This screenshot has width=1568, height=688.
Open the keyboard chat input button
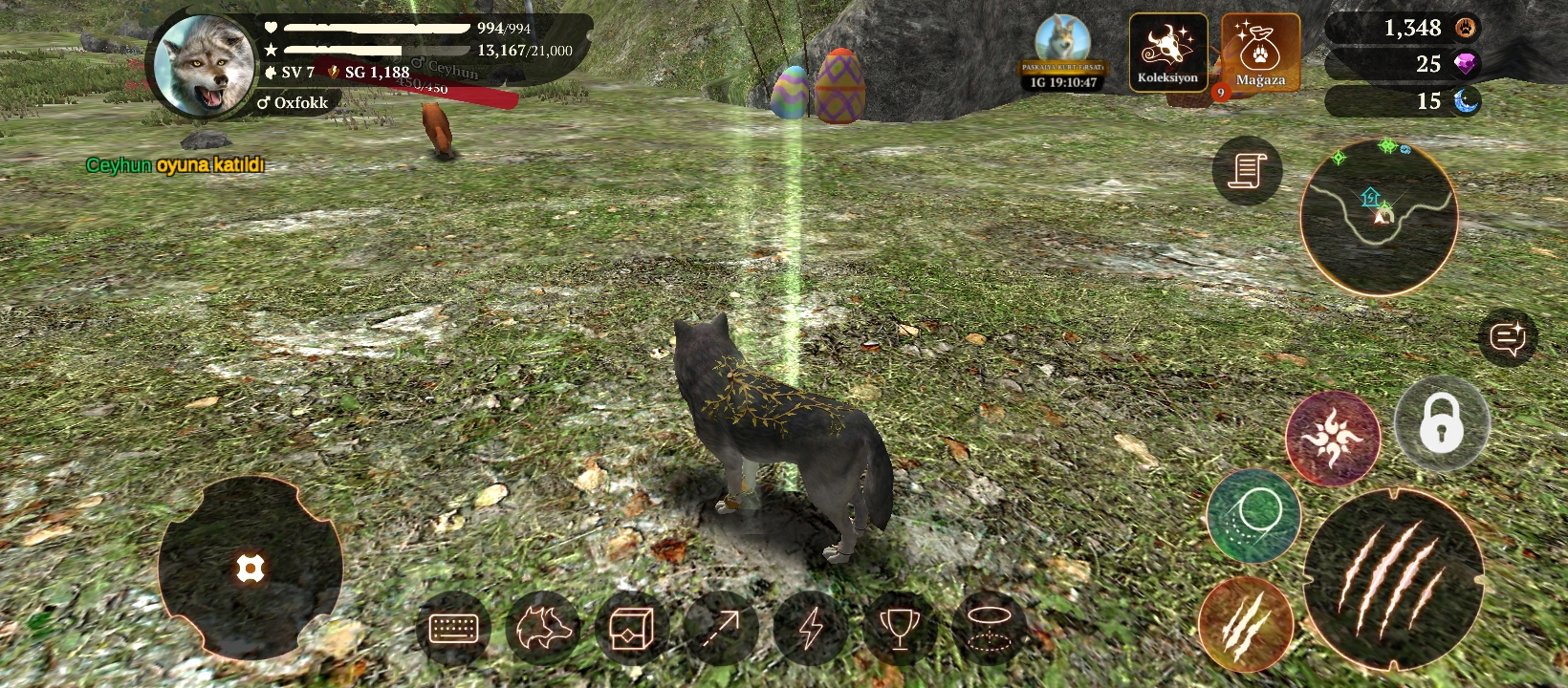[x=454, y=628]
